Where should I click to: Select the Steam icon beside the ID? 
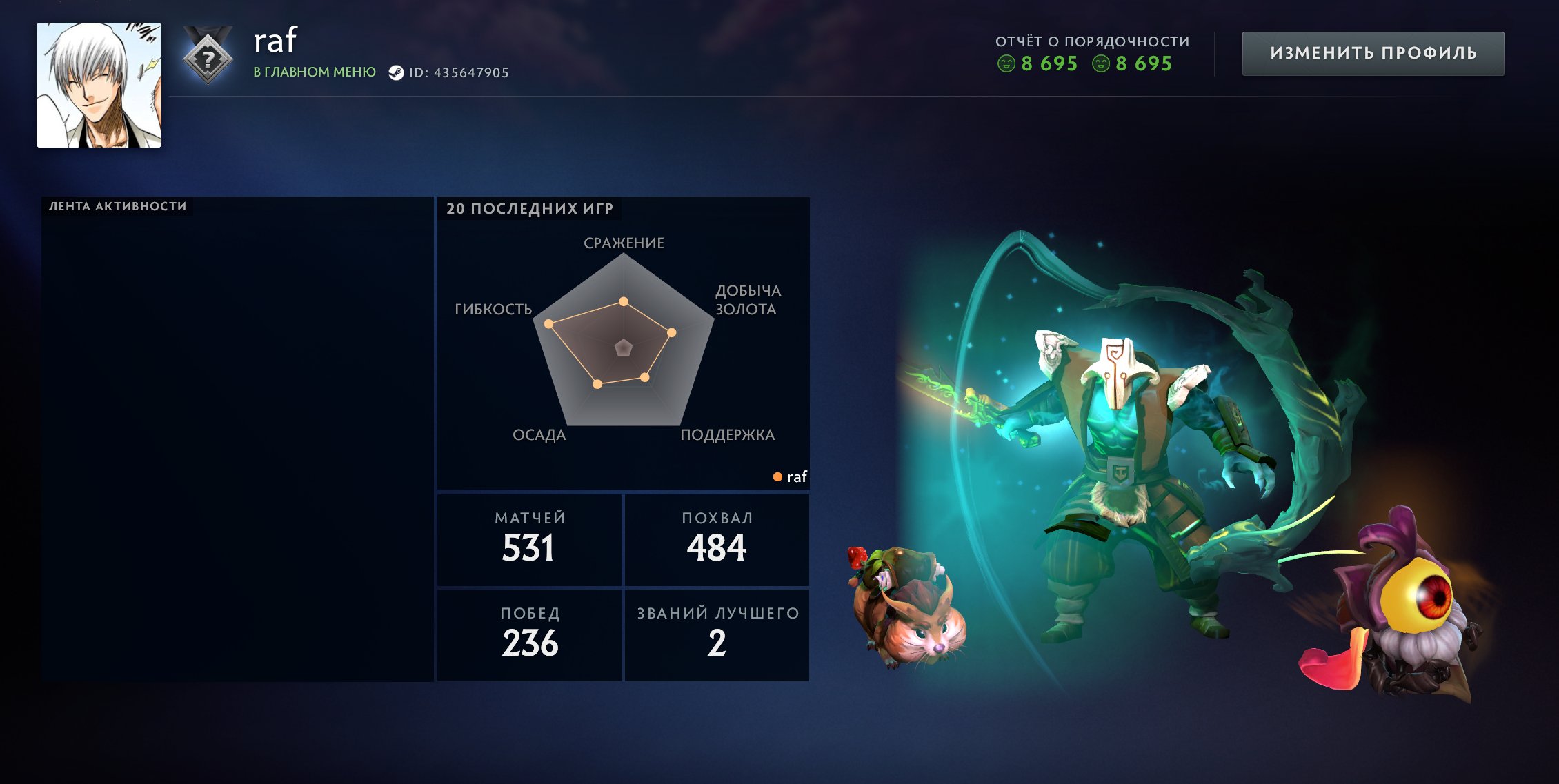click(x=397, y=72)
